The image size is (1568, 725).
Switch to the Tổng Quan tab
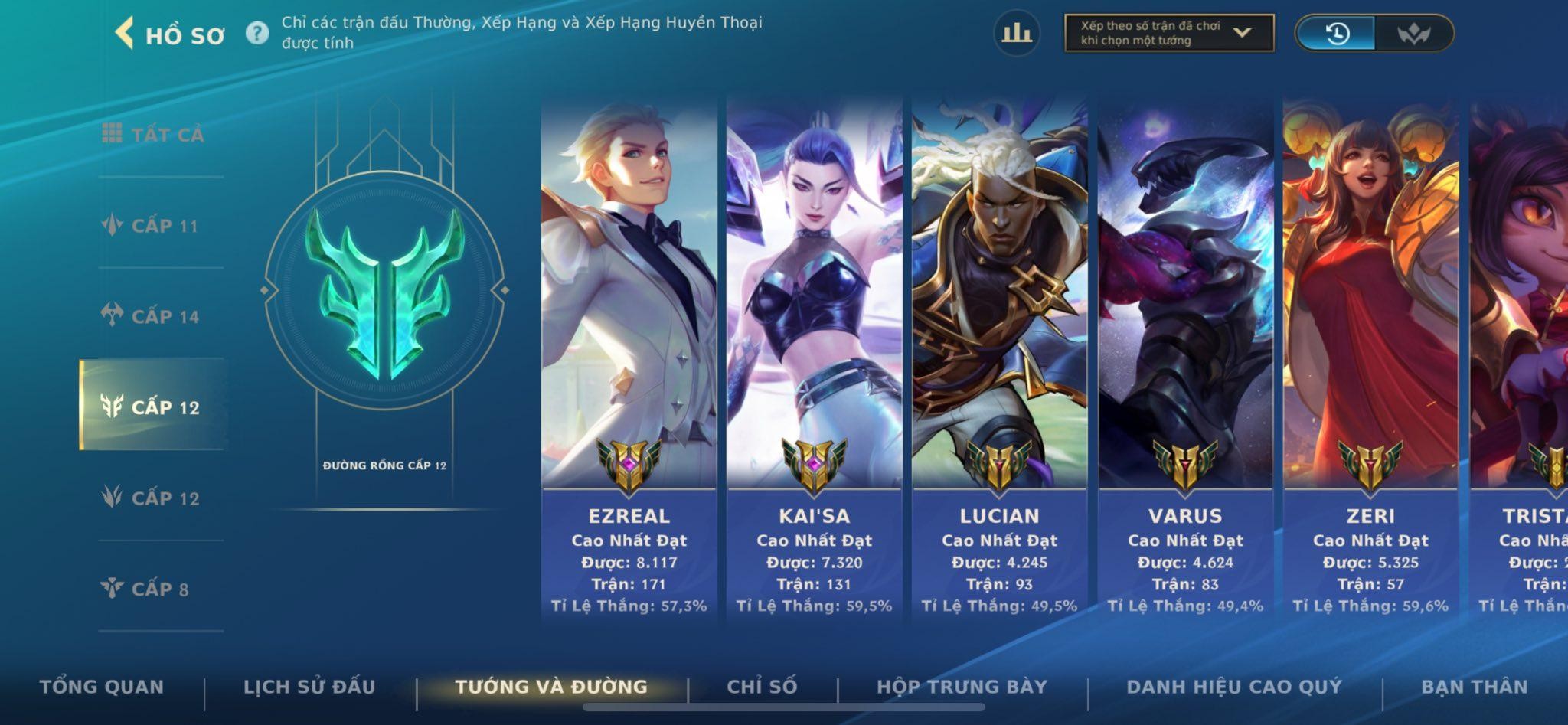click(102, 687)
